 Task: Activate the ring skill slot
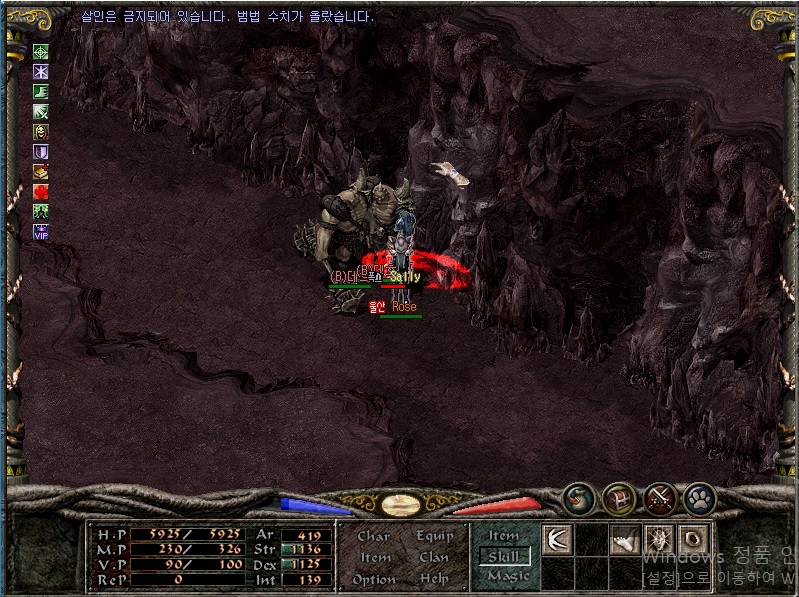click(693, 538)
